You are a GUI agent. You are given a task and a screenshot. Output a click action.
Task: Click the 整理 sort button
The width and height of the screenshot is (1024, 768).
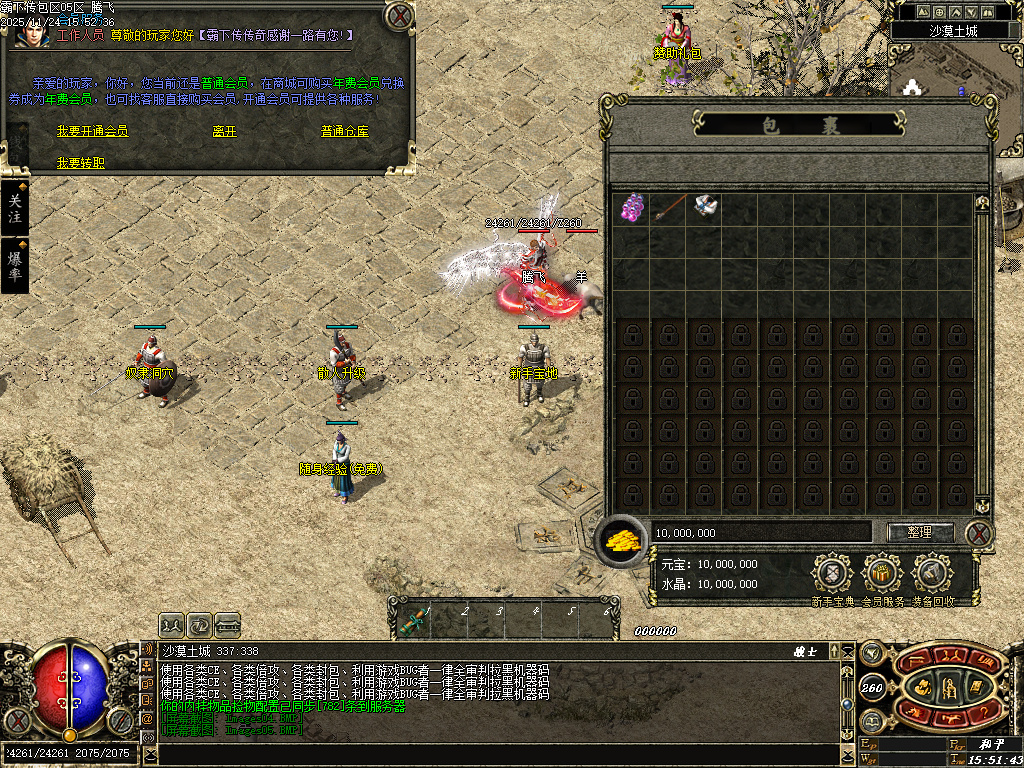click(920, 532)
